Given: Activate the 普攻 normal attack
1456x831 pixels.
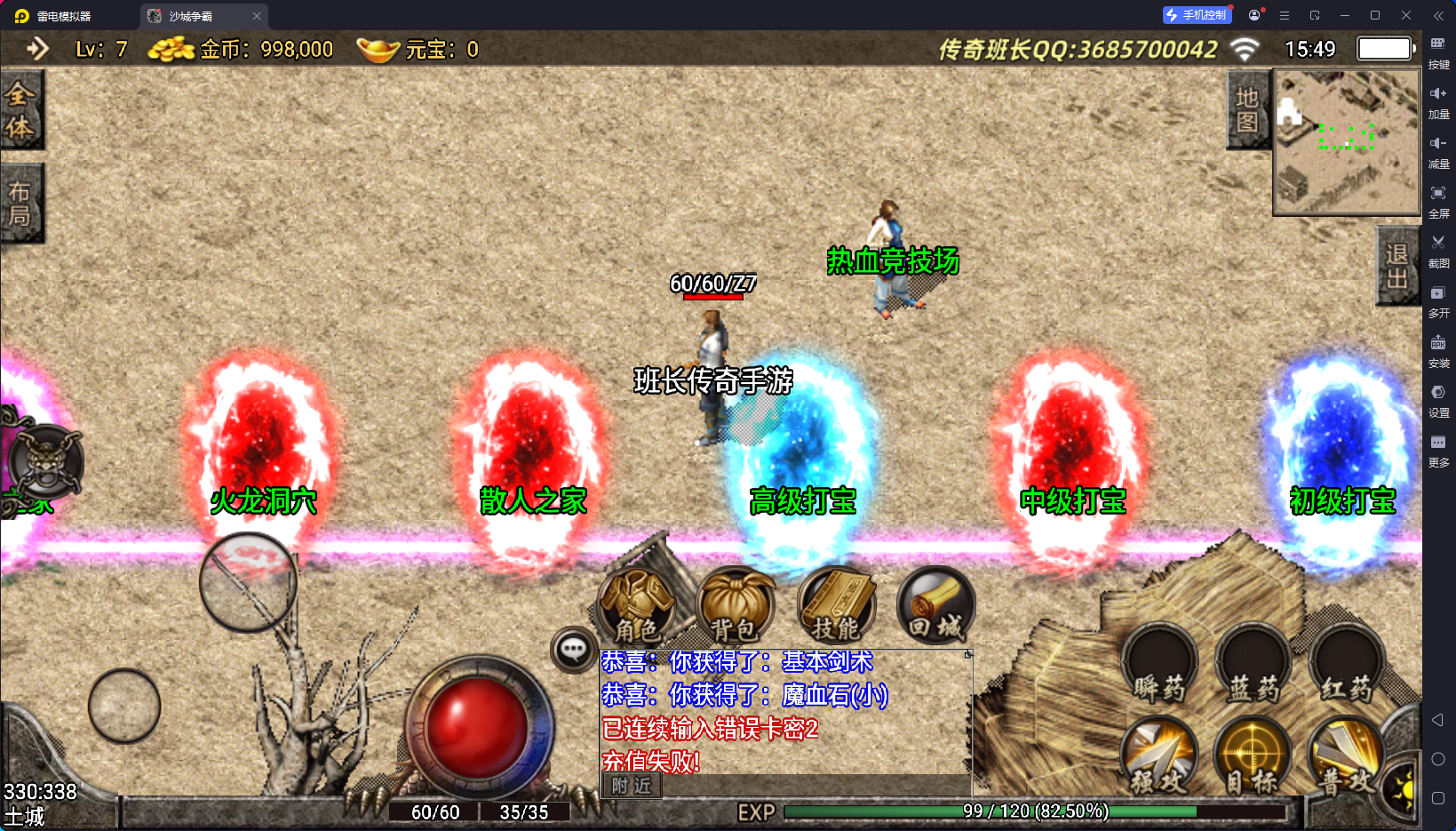Looking at the screenshot, I should tap(1345, 756).
